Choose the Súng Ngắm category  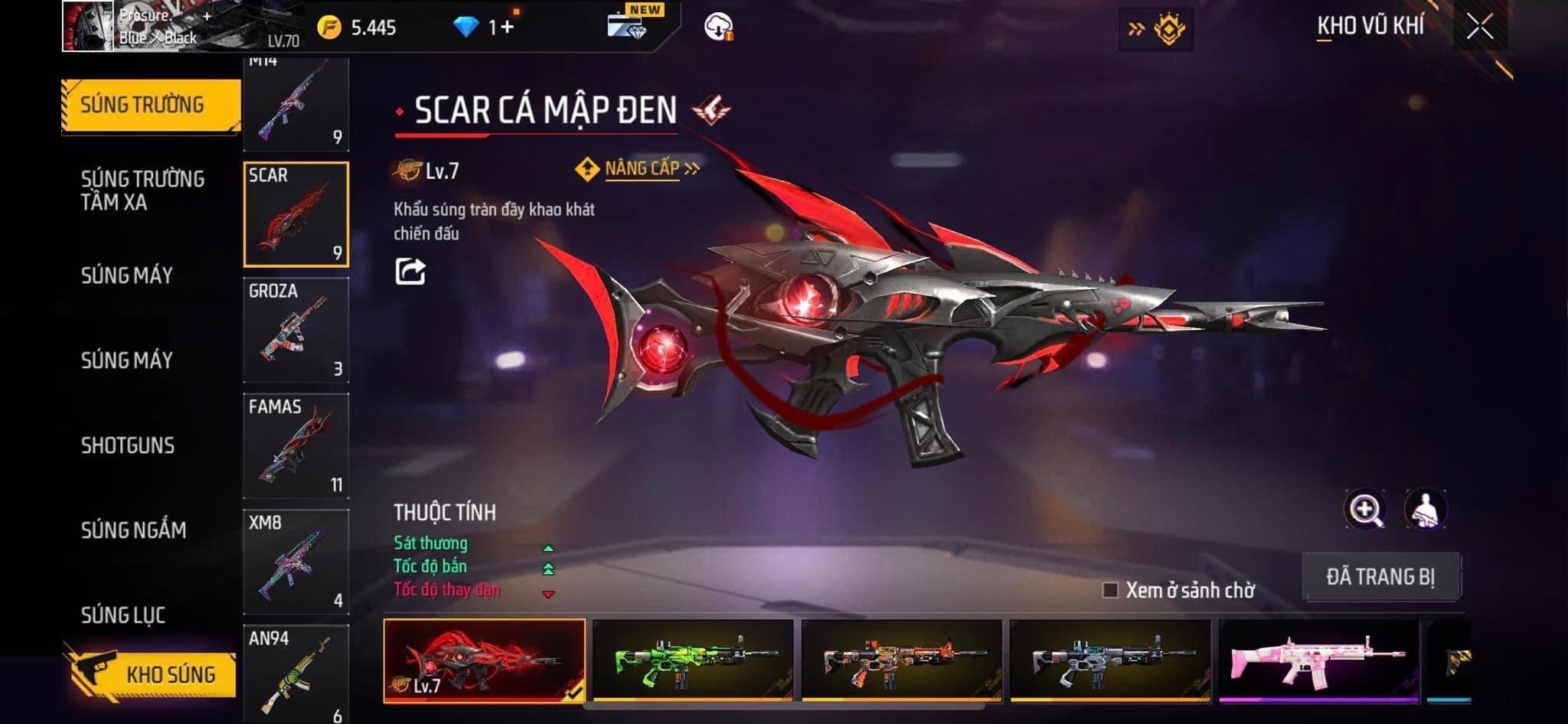[x=133, y=530]
